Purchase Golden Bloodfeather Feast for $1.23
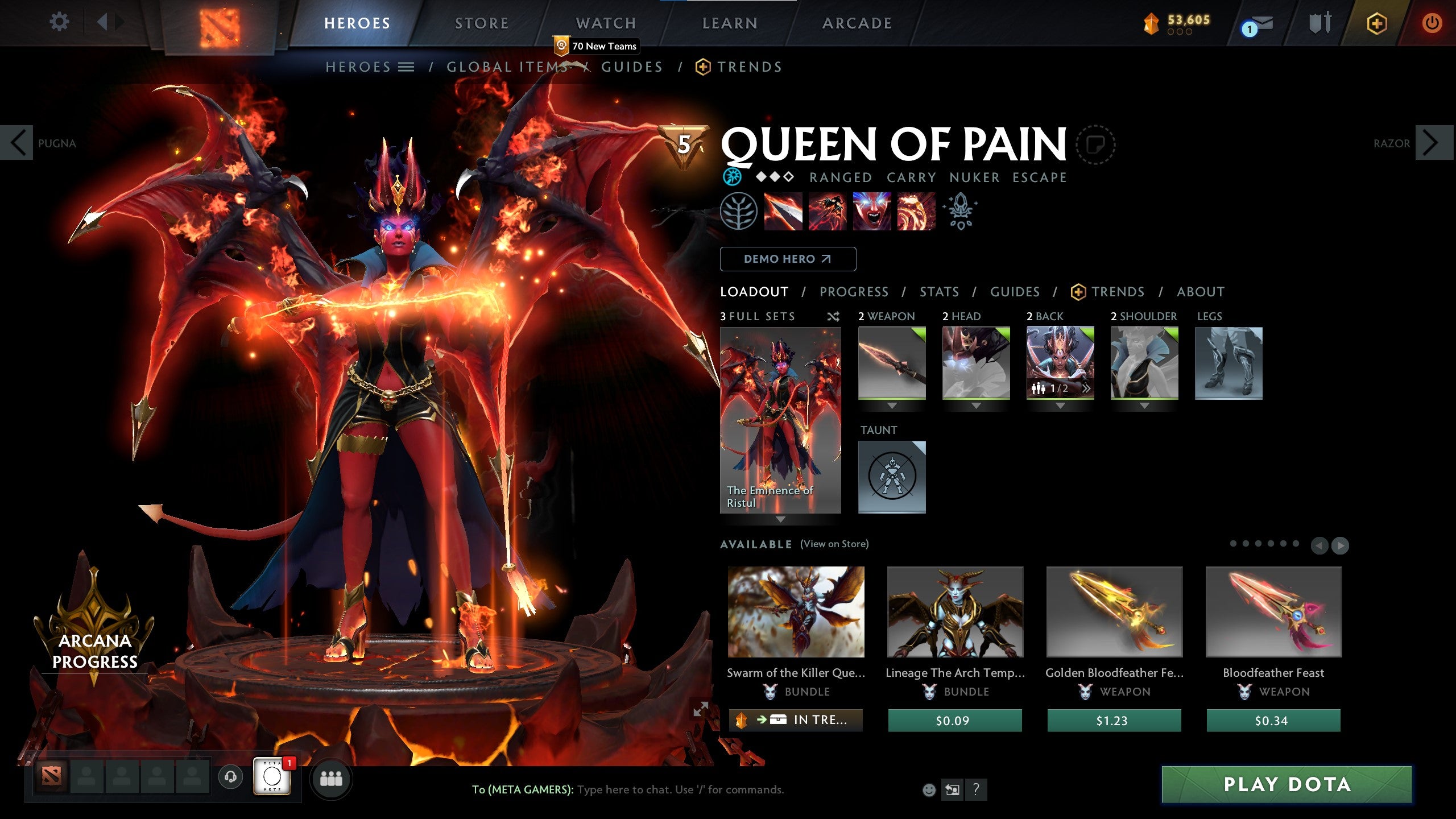1456x819 pixels. pos(1114,721)
